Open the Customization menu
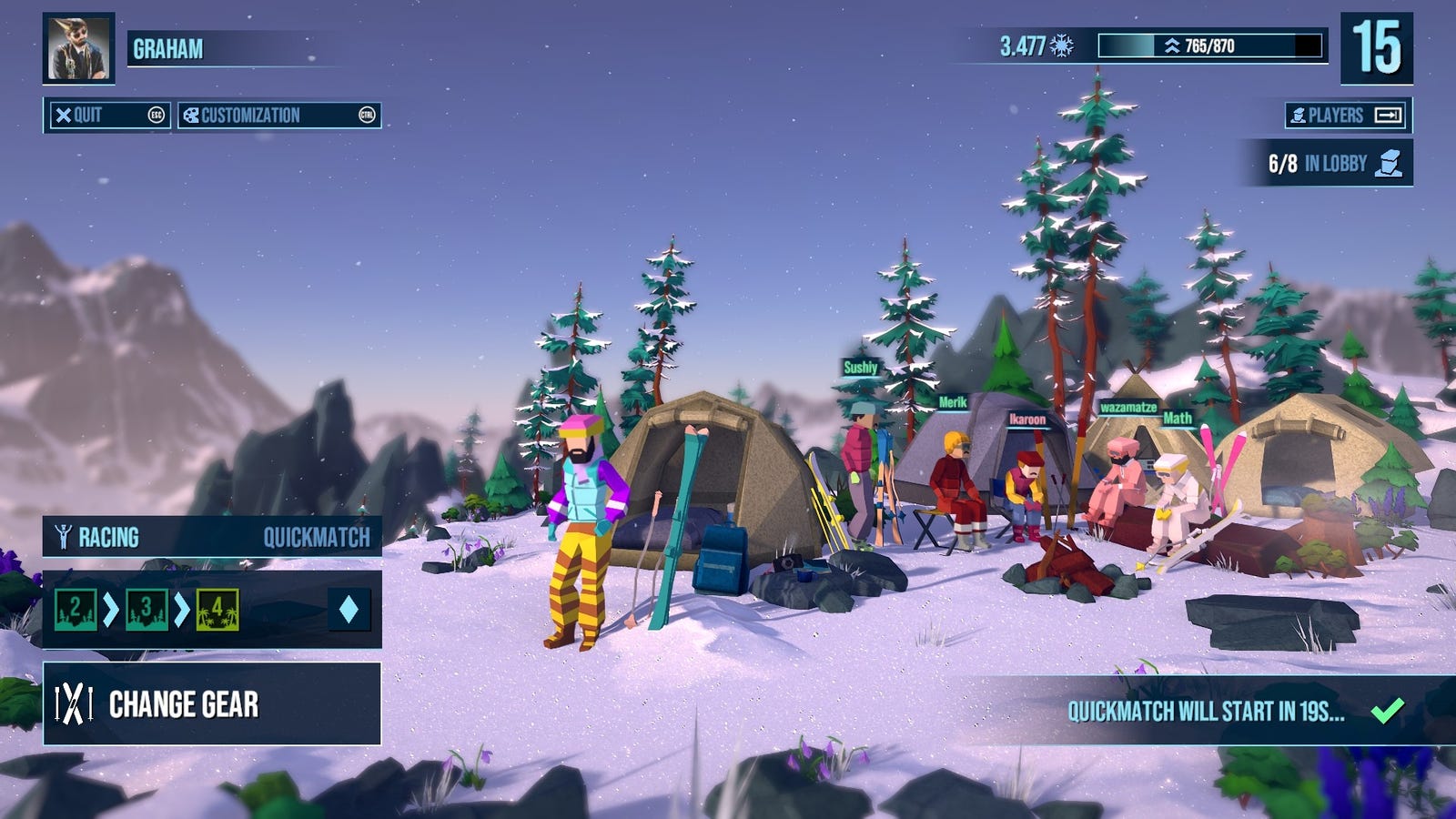1456x819 pixels. click(278, 116)
